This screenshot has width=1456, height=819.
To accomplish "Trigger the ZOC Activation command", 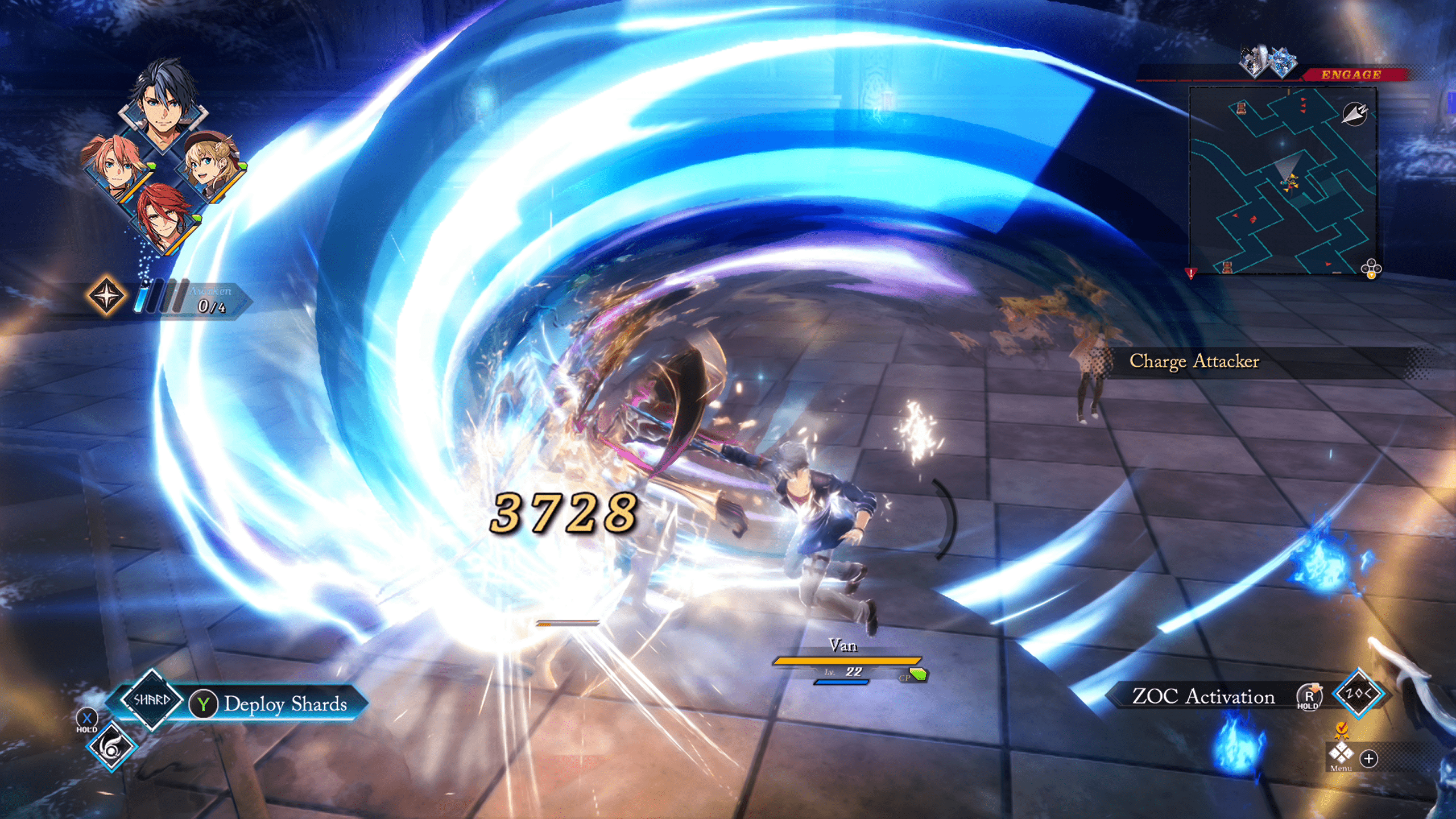I will pyautogui.click(x=1203, y=696).
